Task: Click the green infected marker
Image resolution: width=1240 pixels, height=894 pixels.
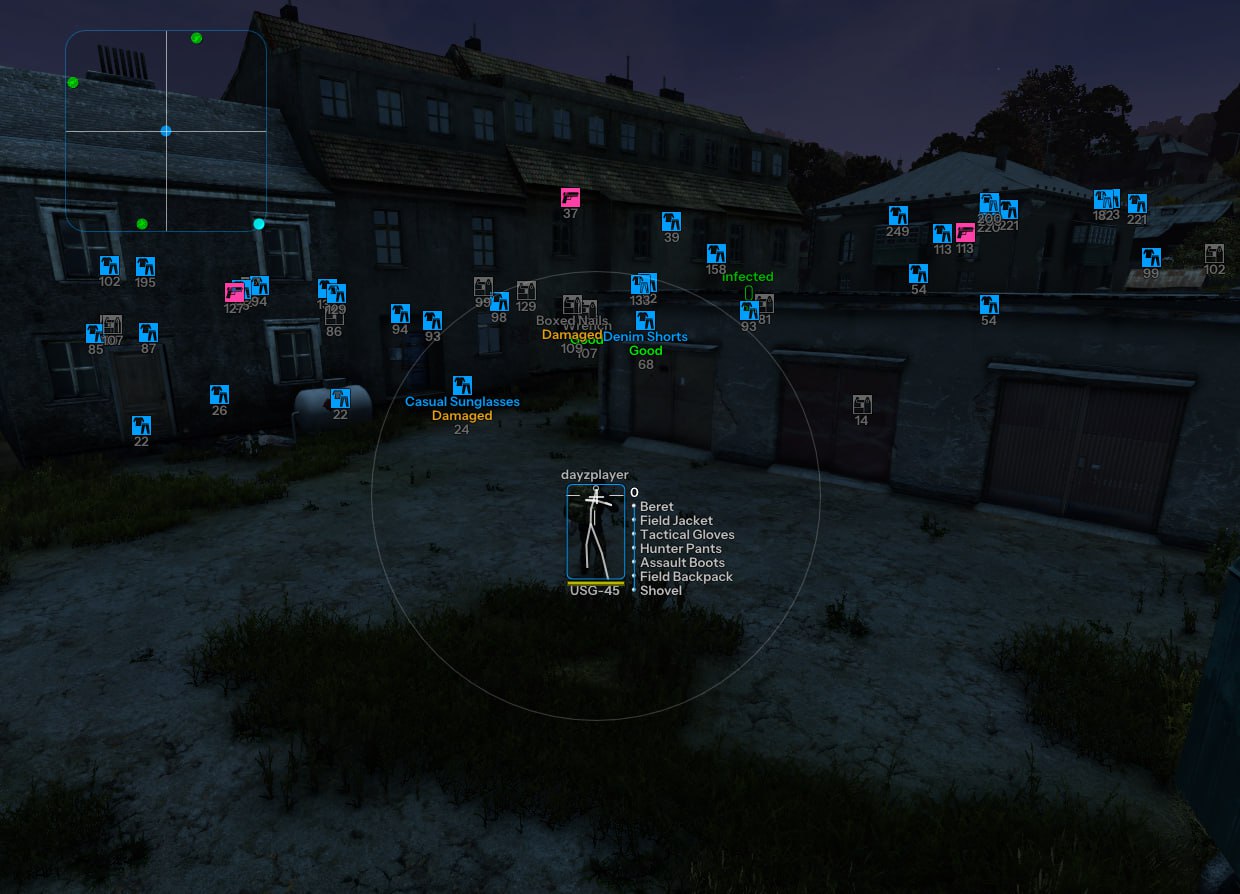Action: point(748,292)
